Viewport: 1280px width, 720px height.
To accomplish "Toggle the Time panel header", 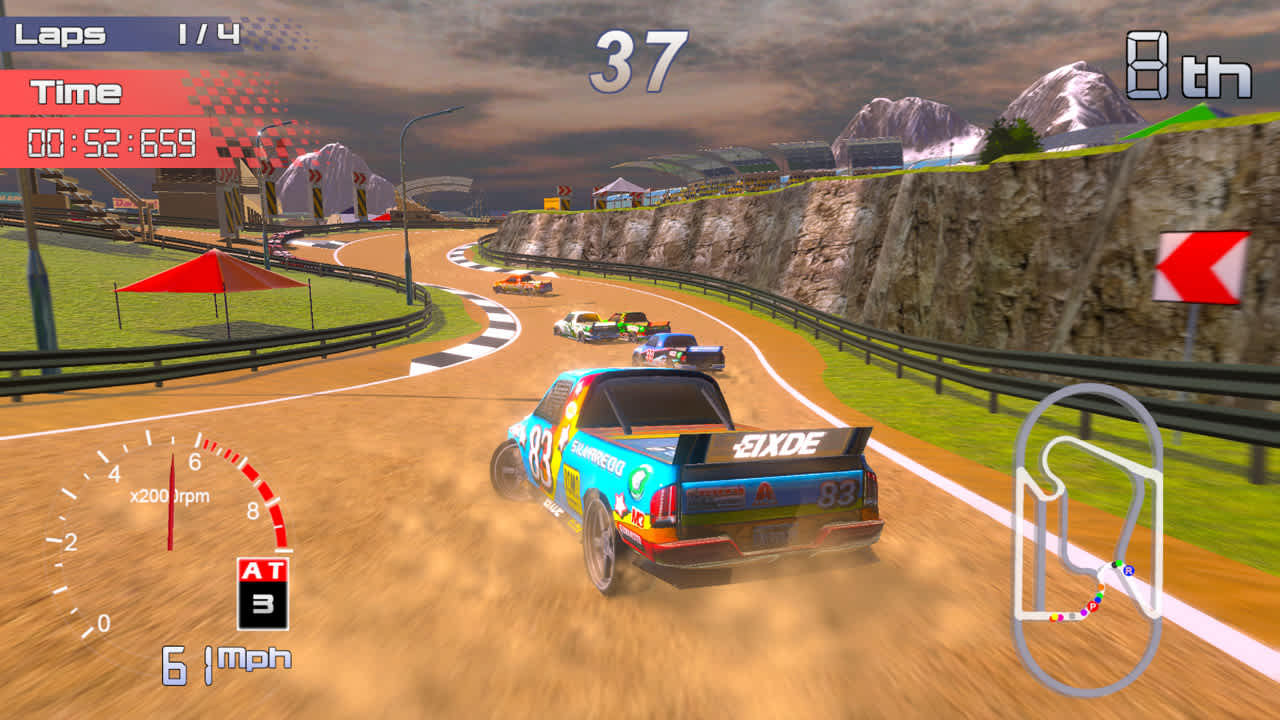I will [x=75, y=91].
